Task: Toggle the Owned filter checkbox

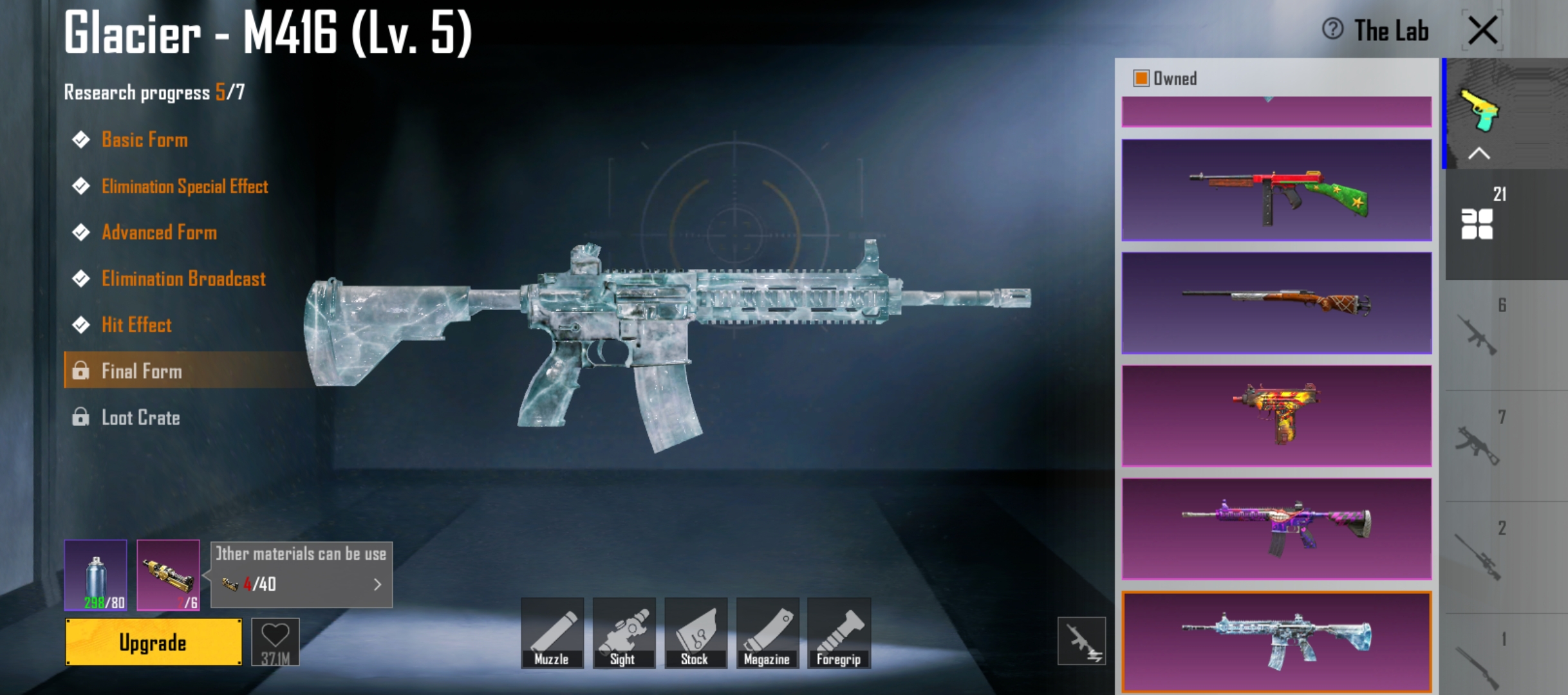Action: pyautogui.click(x=1141, y=79)
